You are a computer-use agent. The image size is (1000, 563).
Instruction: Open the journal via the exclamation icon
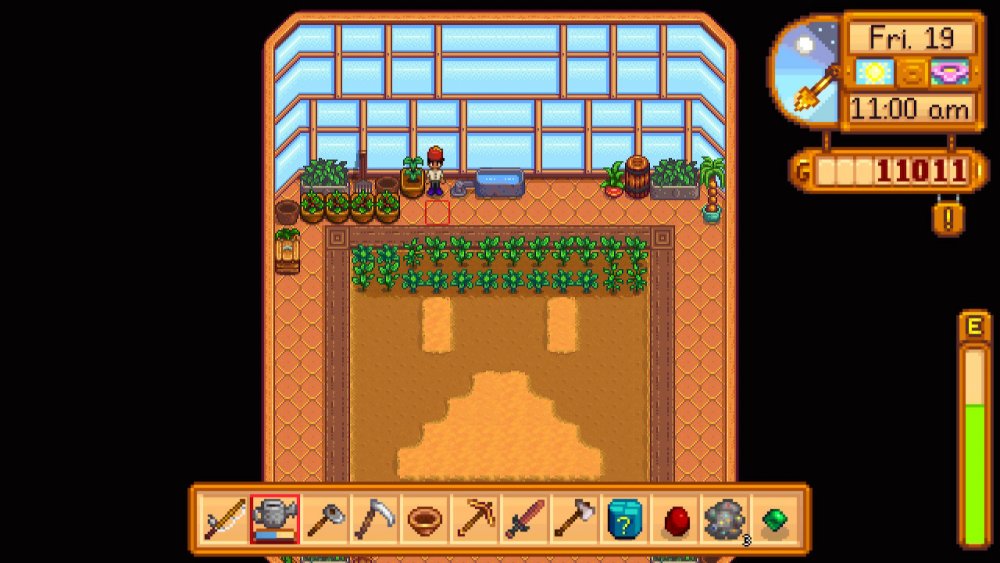pos(943,217)
